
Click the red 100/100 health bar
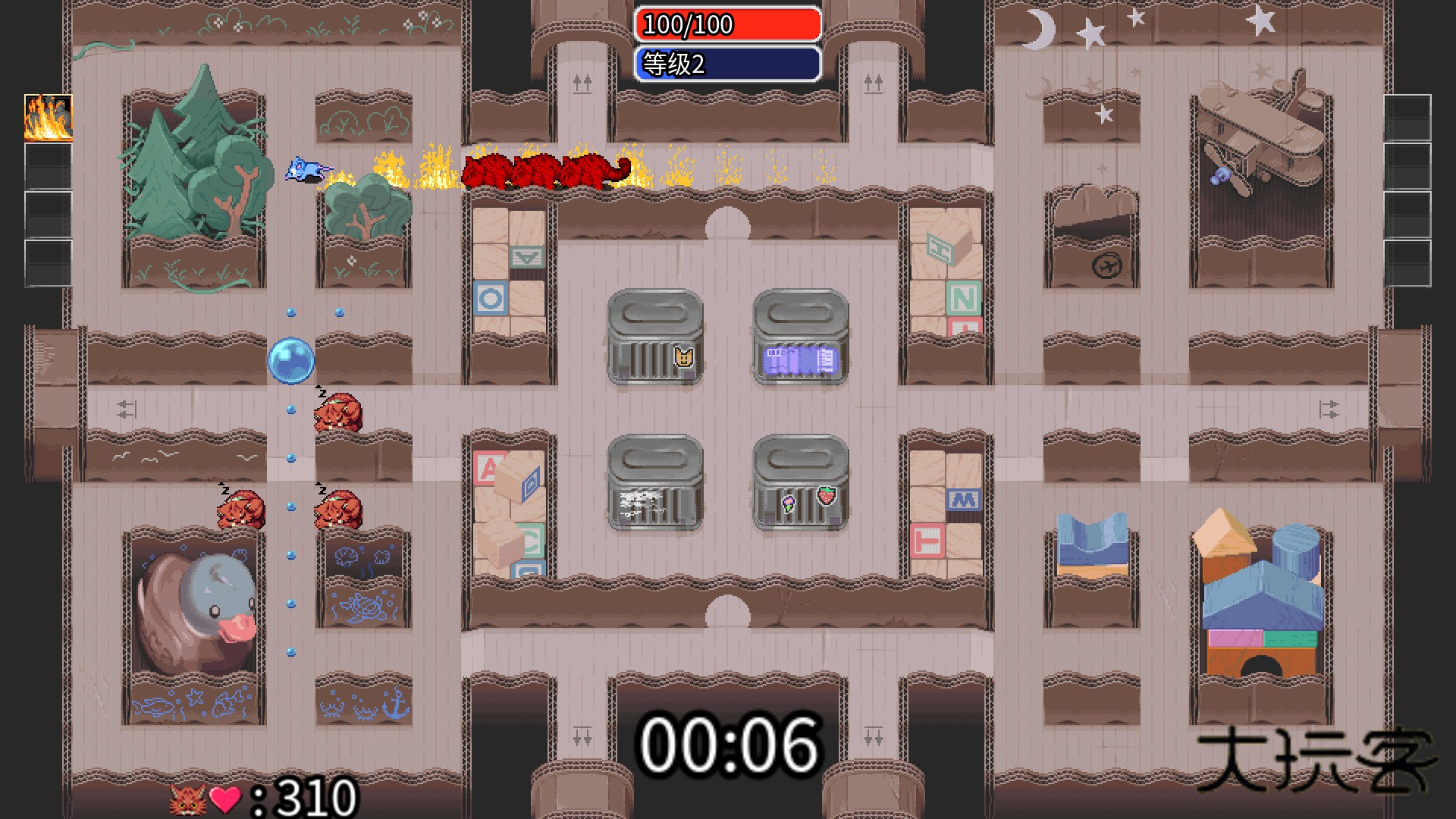(x=728, y=25)
